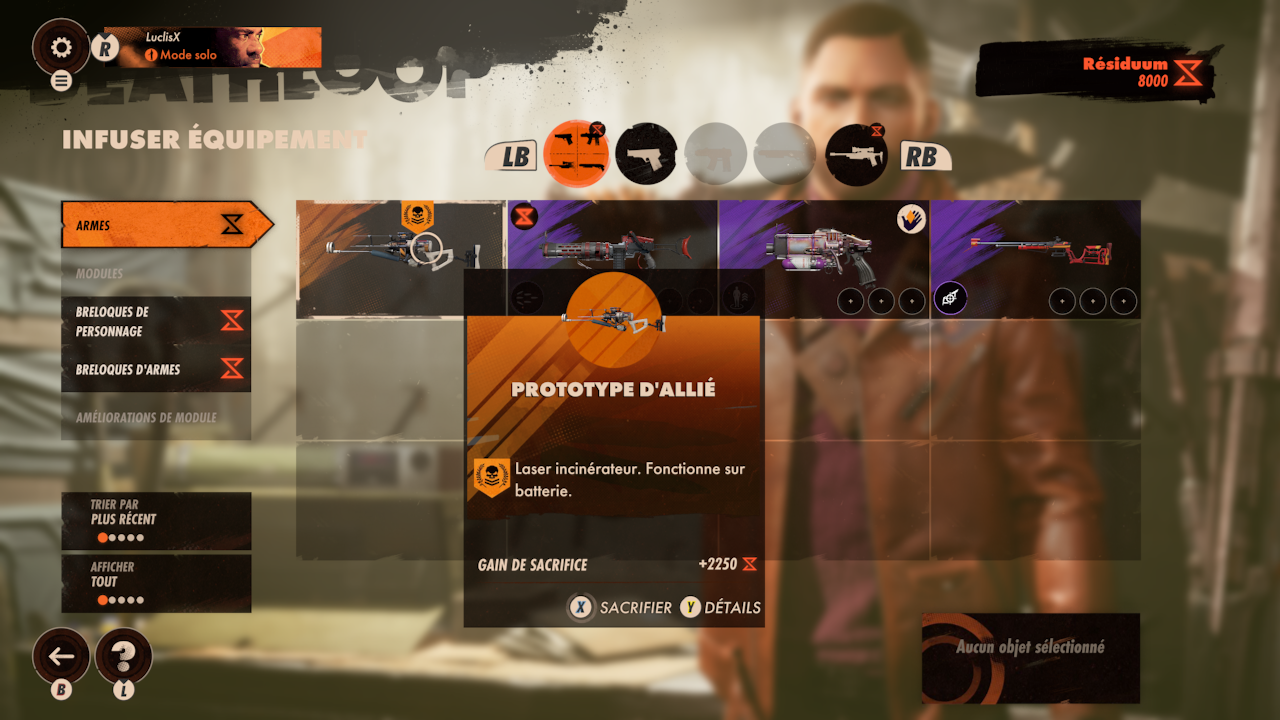Select the Armes menu entry
1280x720 pixels.
coord(160,225)
